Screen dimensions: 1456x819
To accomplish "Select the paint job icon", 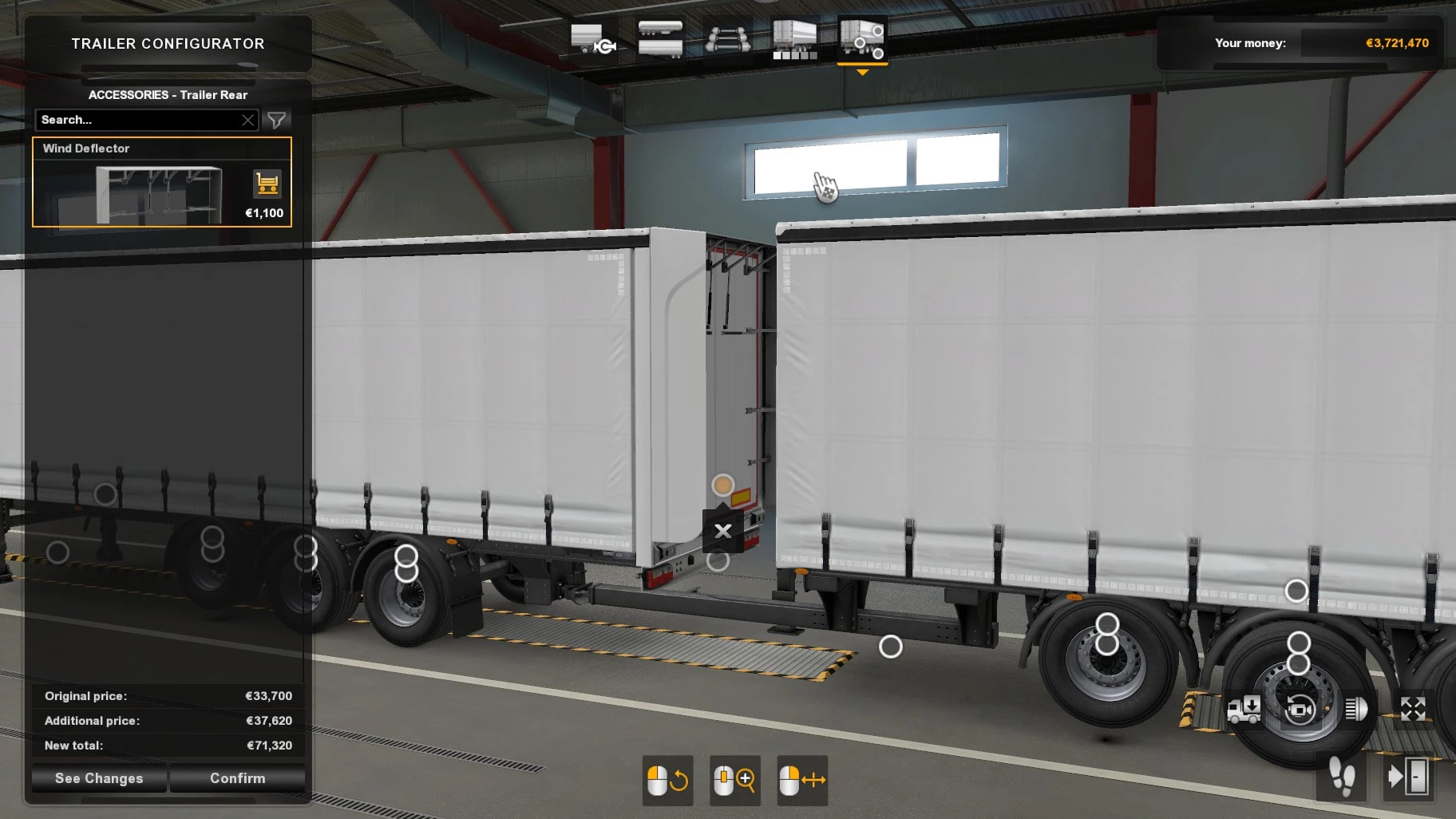I will (x=795, y=40).
